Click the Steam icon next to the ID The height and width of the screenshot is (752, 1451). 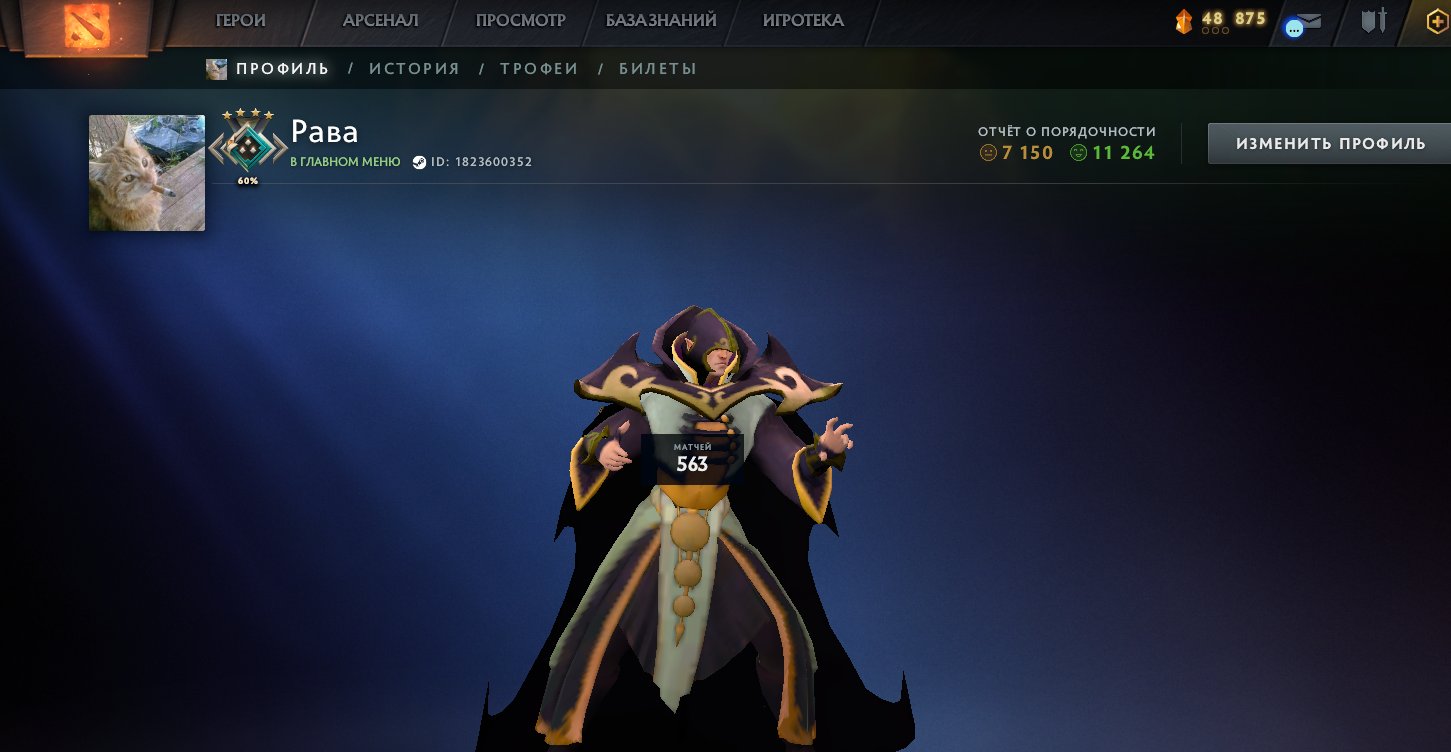tap(420, 162)
